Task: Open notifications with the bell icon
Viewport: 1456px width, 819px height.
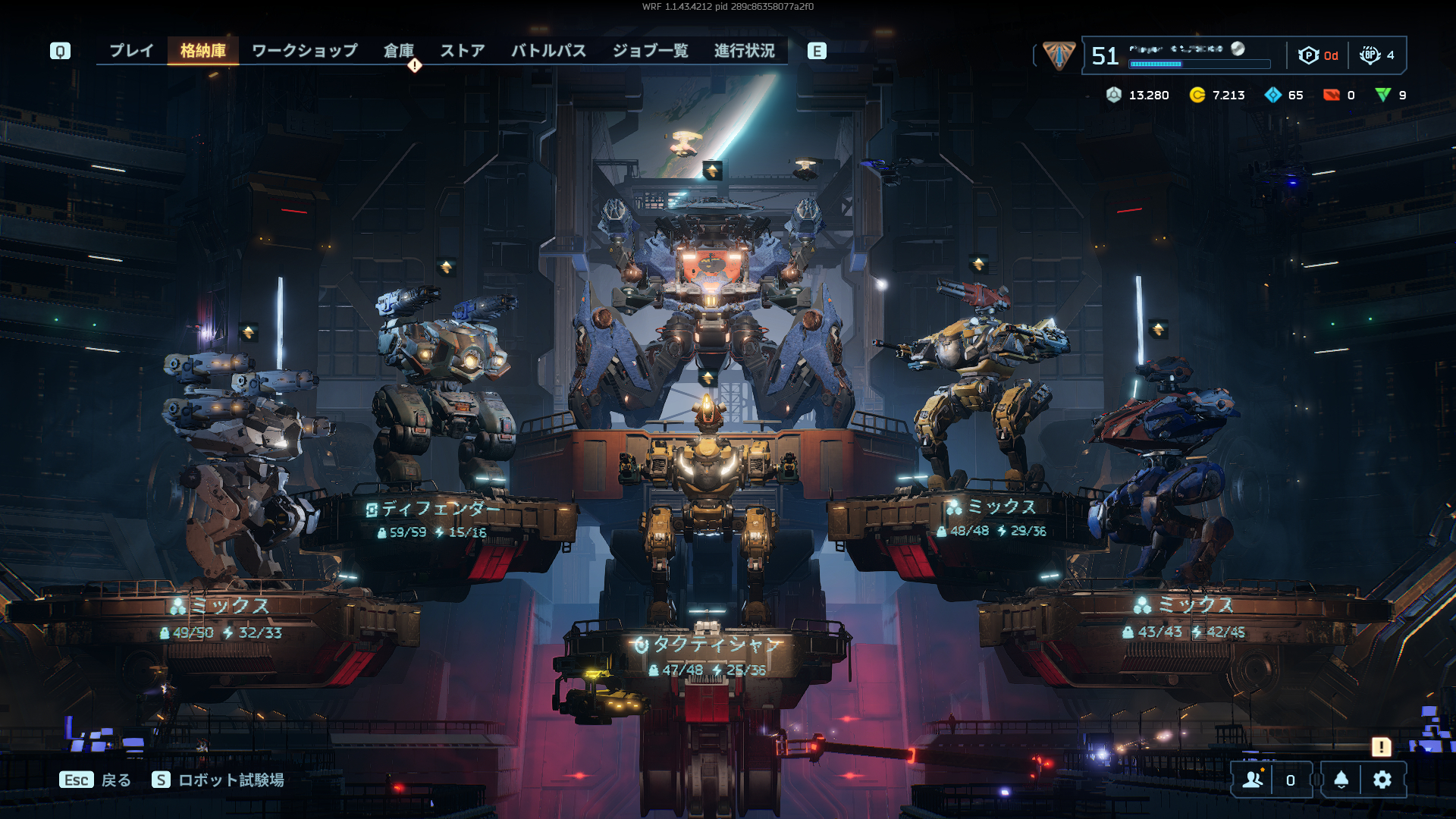Action: click(x=1341, y=780)
